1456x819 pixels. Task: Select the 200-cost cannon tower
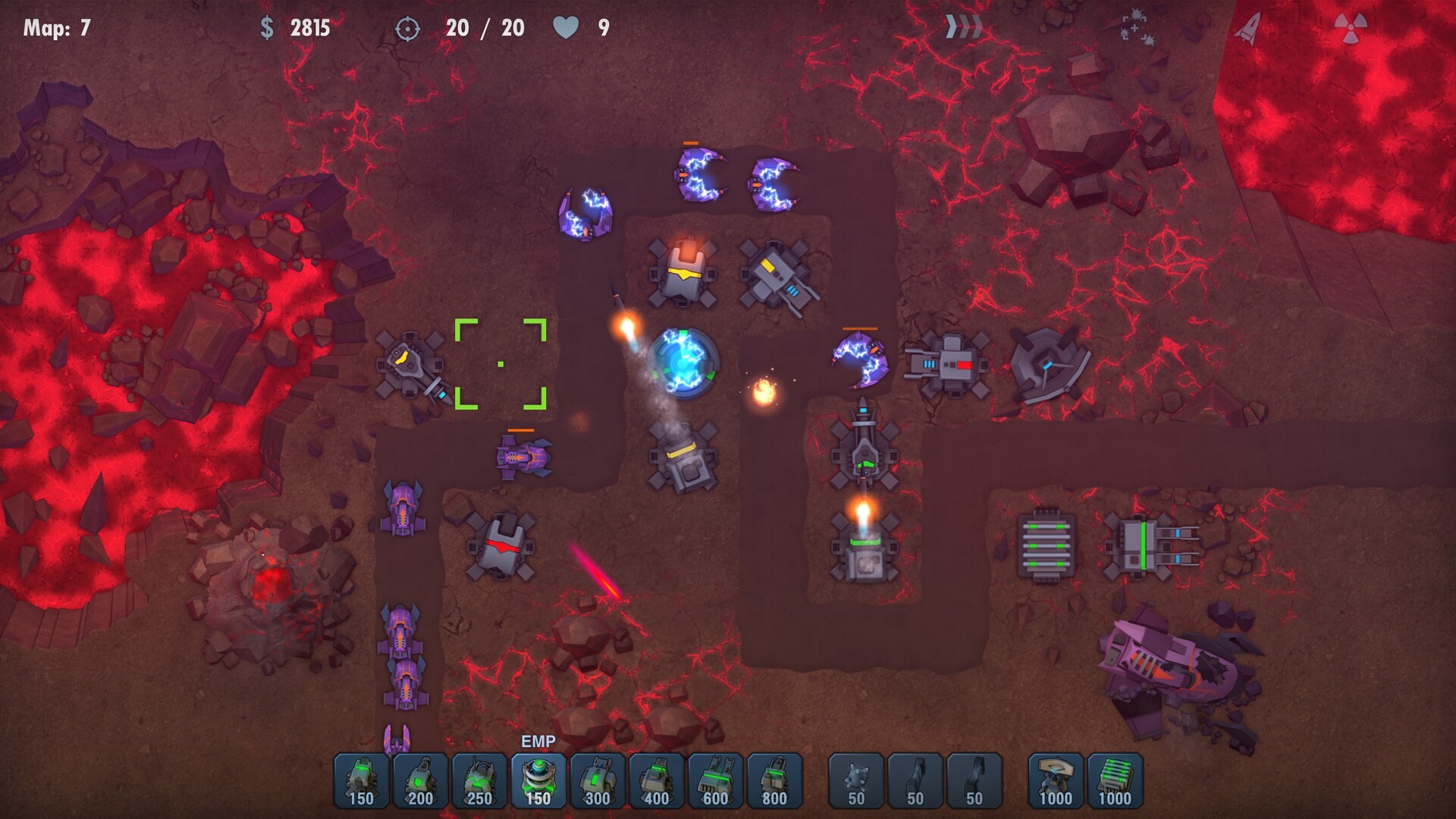tap(419, 781)
